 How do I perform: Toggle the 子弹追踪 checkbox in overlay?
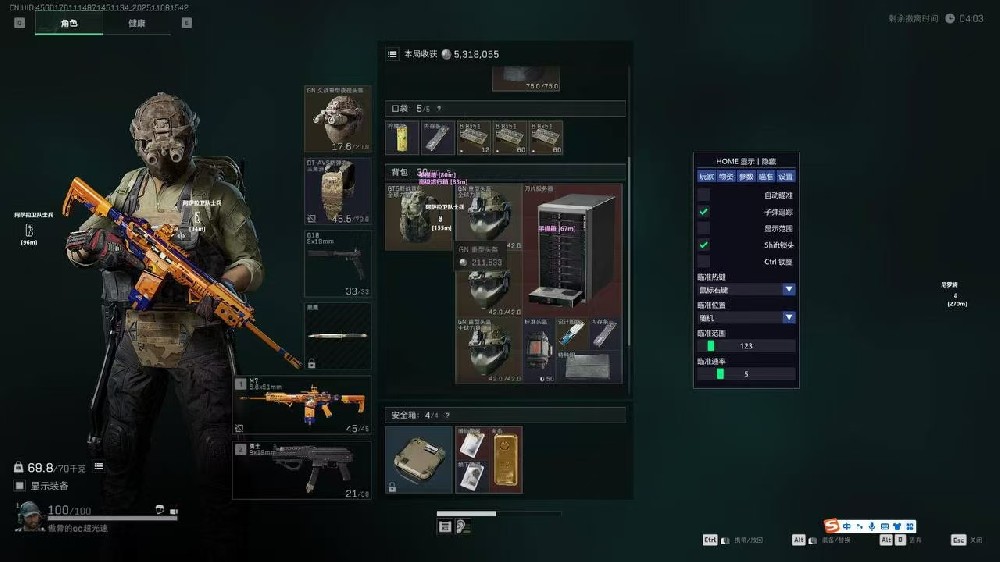point(704,212)
